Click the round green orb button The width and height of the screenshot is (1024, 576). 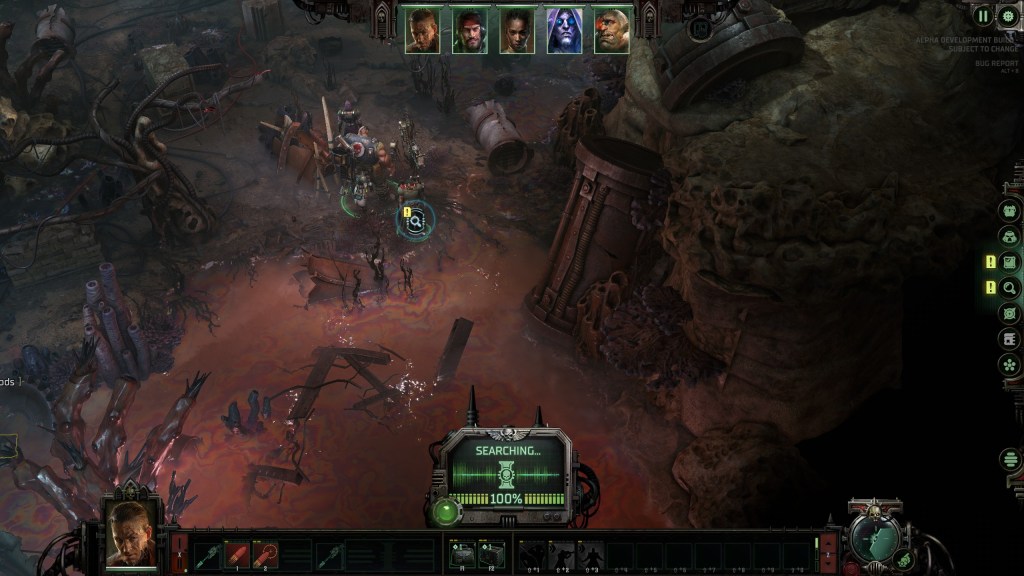point(447,511)
